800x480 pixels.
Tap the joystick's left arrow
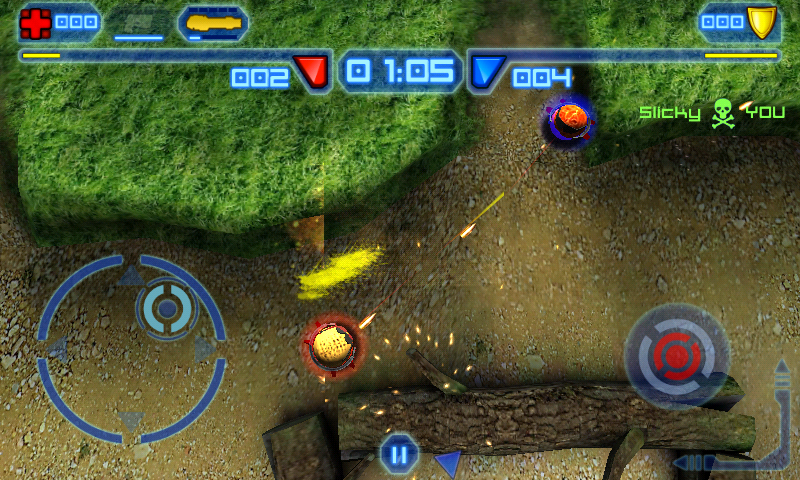(58, 349)
